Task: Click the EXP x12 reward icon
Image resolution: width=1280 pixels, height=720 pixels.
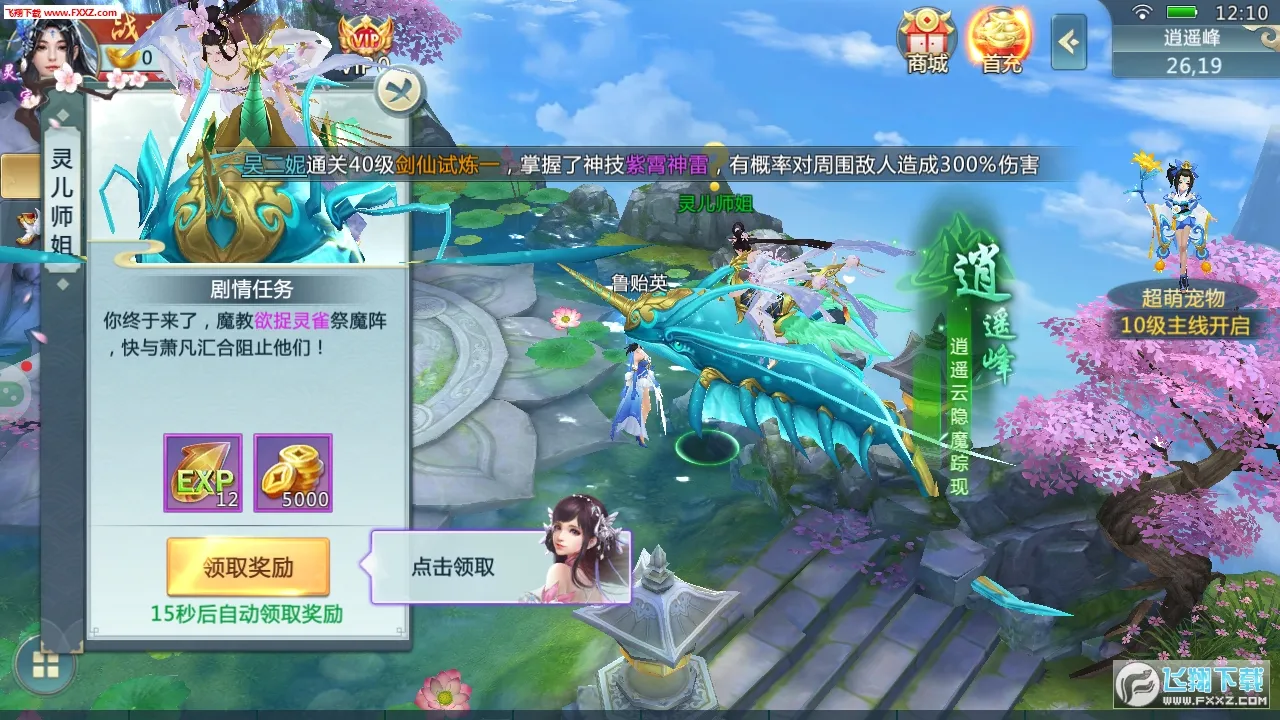Action: pyautogui.click(x=202, y=470)
